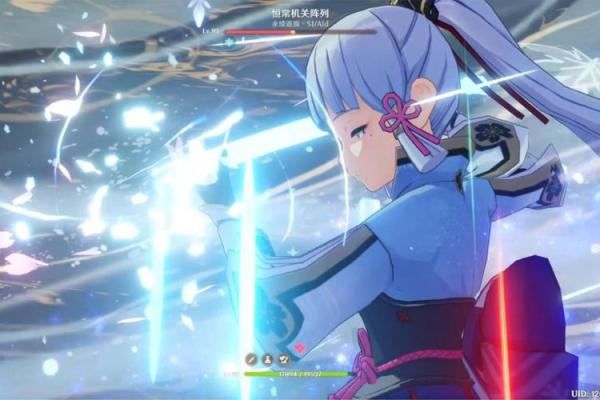Click the potion flask buff icon

tap(267, 359)
